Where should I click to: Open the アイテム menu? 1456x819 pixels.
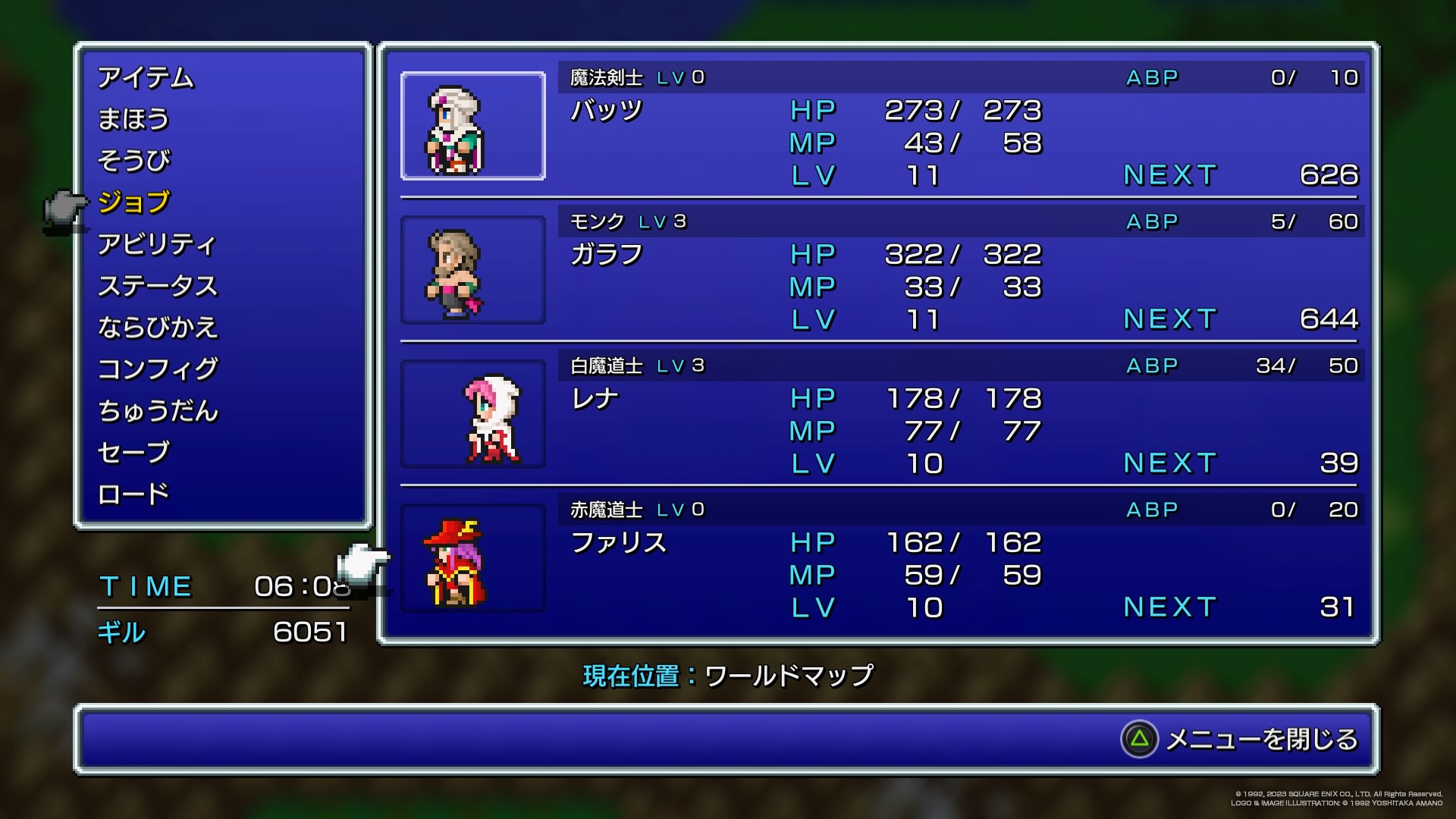pos(146,78)
